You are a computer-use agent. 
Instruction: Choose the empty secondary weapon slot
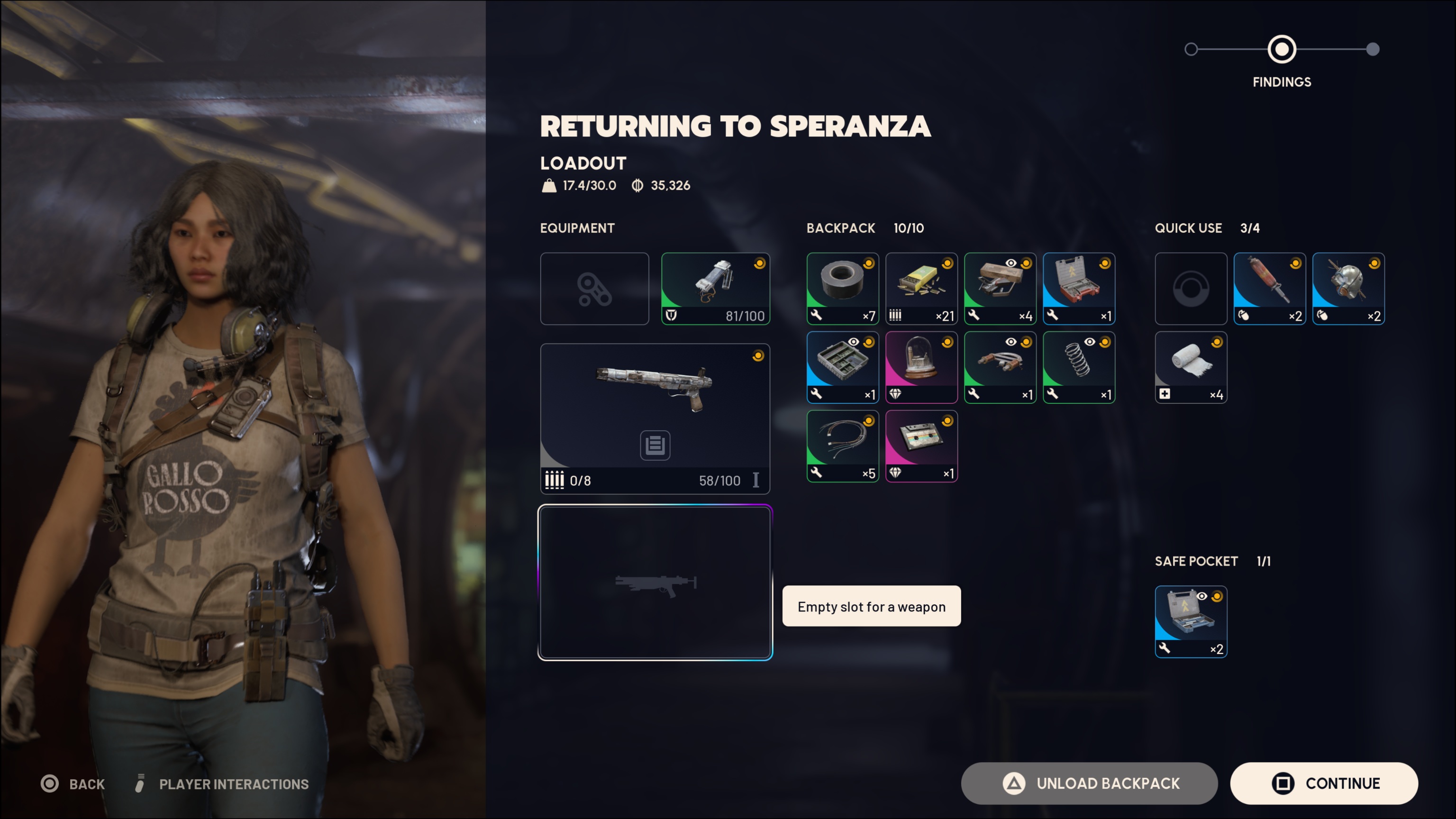pos(655,582)
